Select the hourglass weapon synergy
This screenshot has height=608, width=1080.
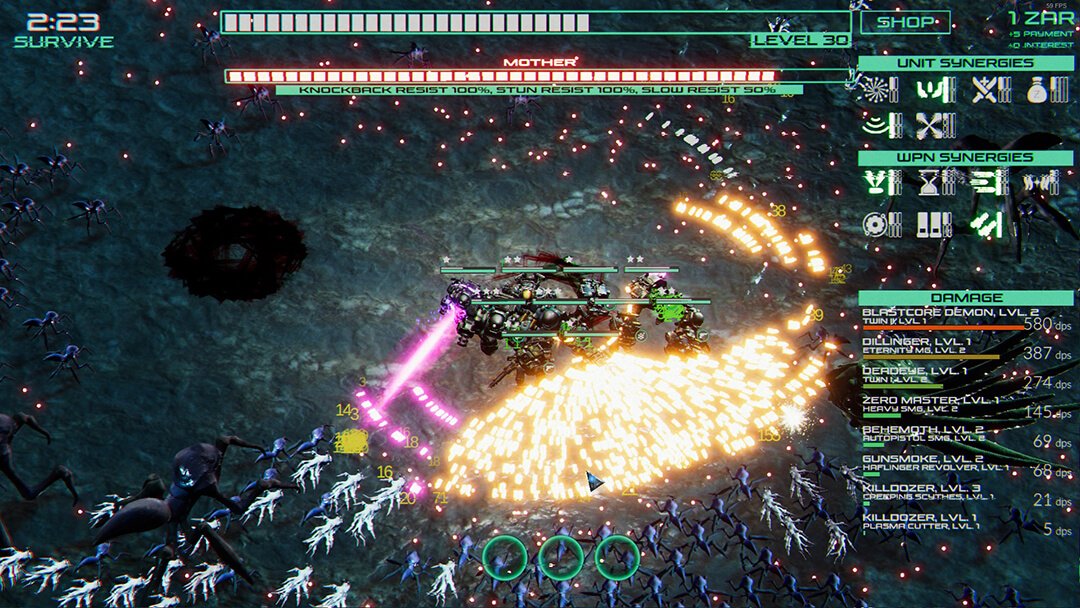coord(931,183)
